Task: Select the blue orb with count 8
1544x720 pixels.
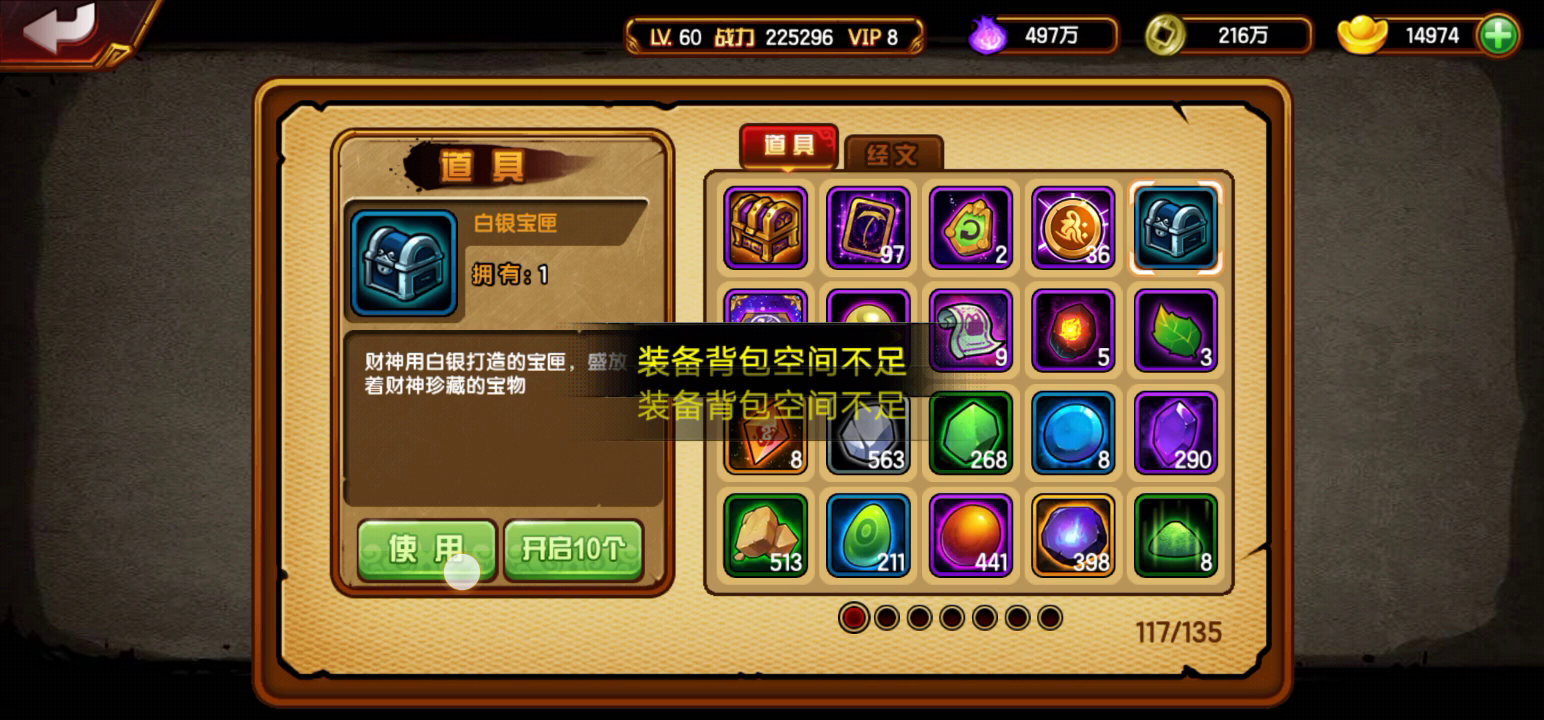Action: click(x=1073, y=434)
